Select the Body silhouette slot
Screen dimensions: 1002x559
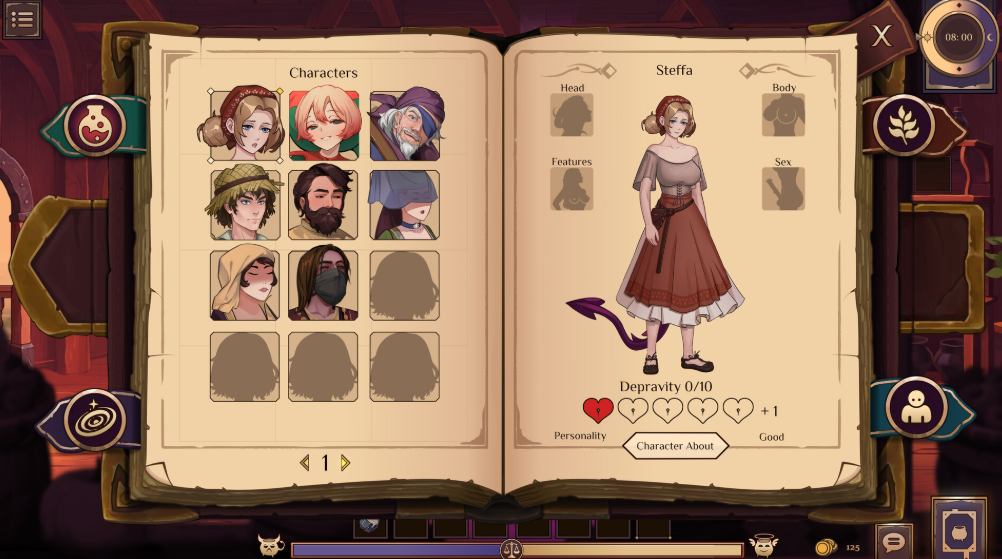(784, 116)
